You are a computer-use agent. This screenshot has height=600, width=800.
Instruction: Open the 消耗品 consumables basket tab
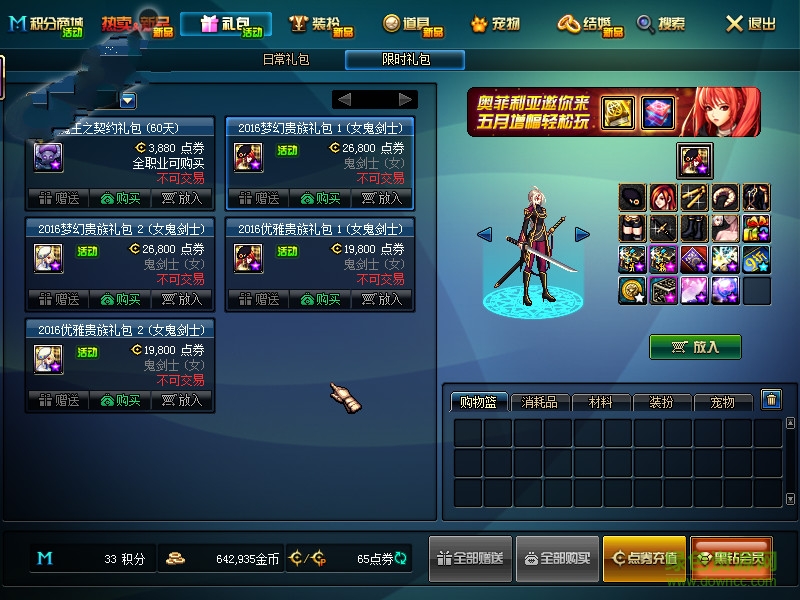click(540, 402)
